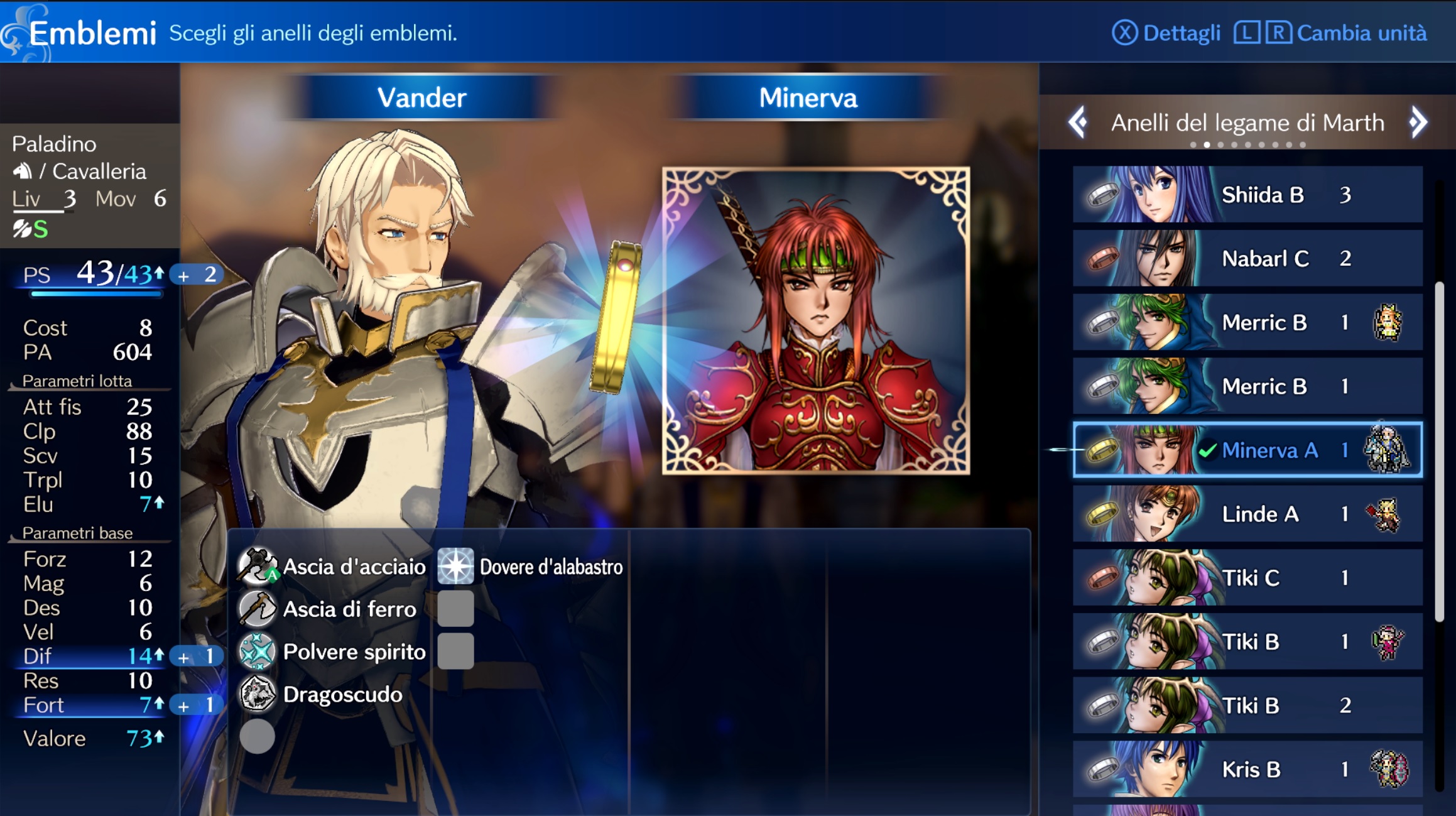Choose the Nabarl C bond ring
Screen dimensions: 1456x816
tap(1247, 259)
